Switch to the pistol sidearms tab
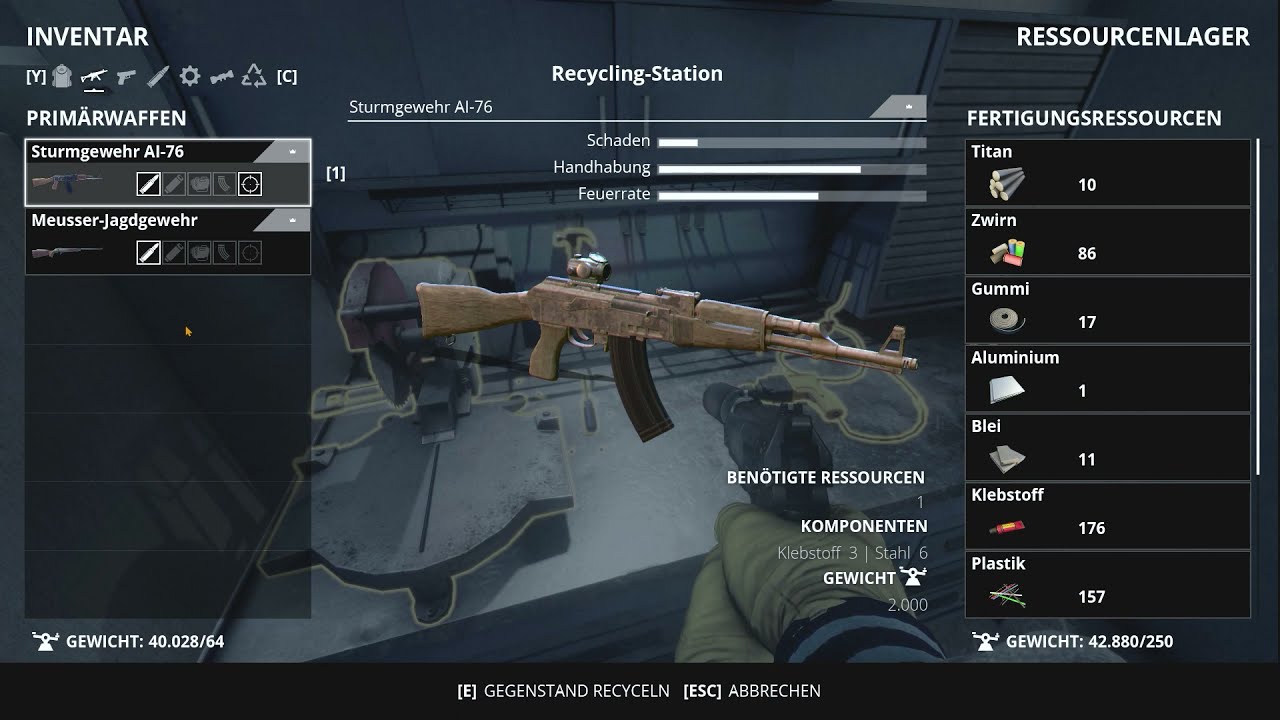 pyautogui.click(x=126, y=76)
